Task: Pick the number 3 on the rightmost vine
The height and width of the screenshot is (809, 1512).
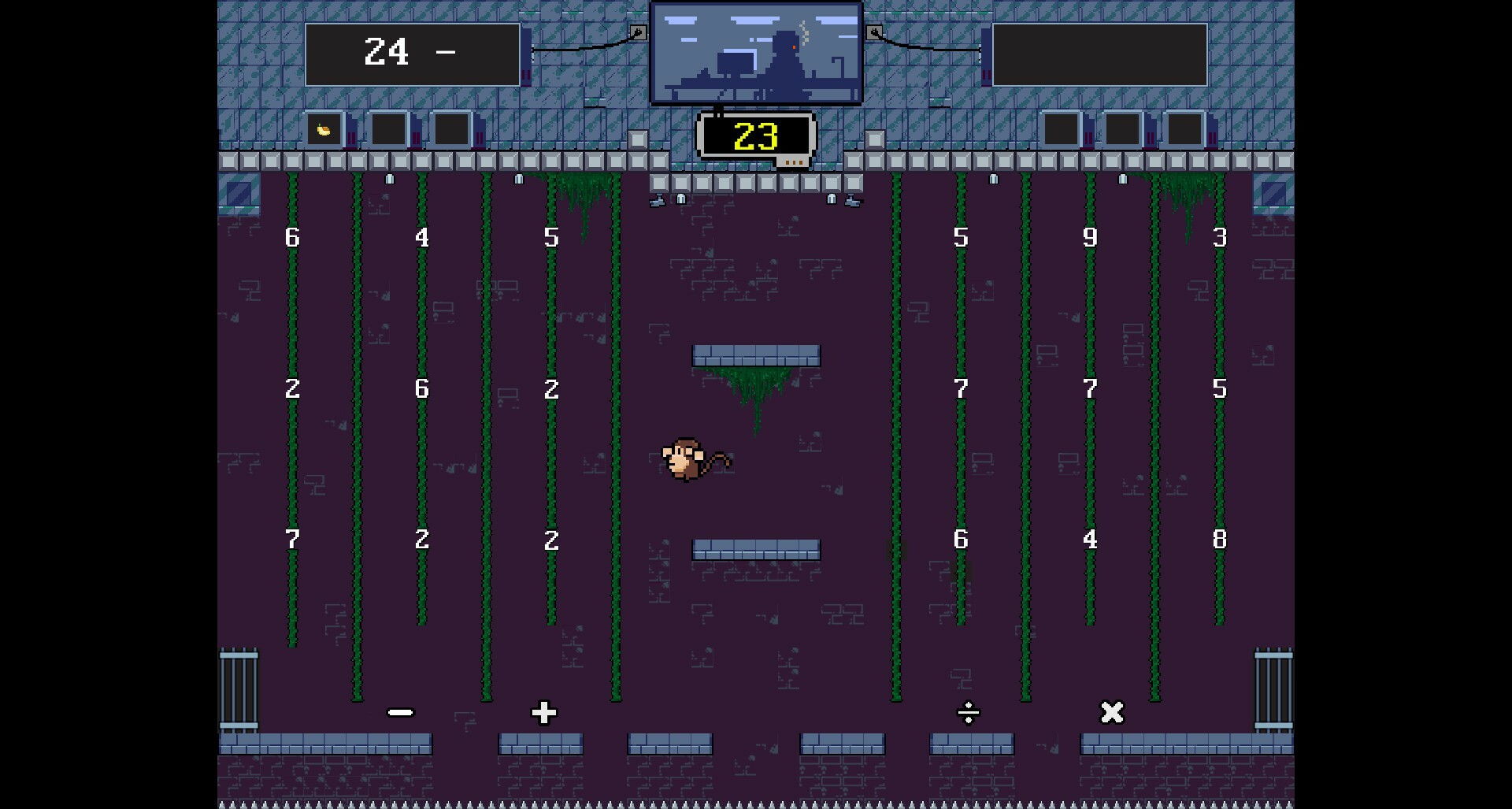Action: (x=1218, y=237)
